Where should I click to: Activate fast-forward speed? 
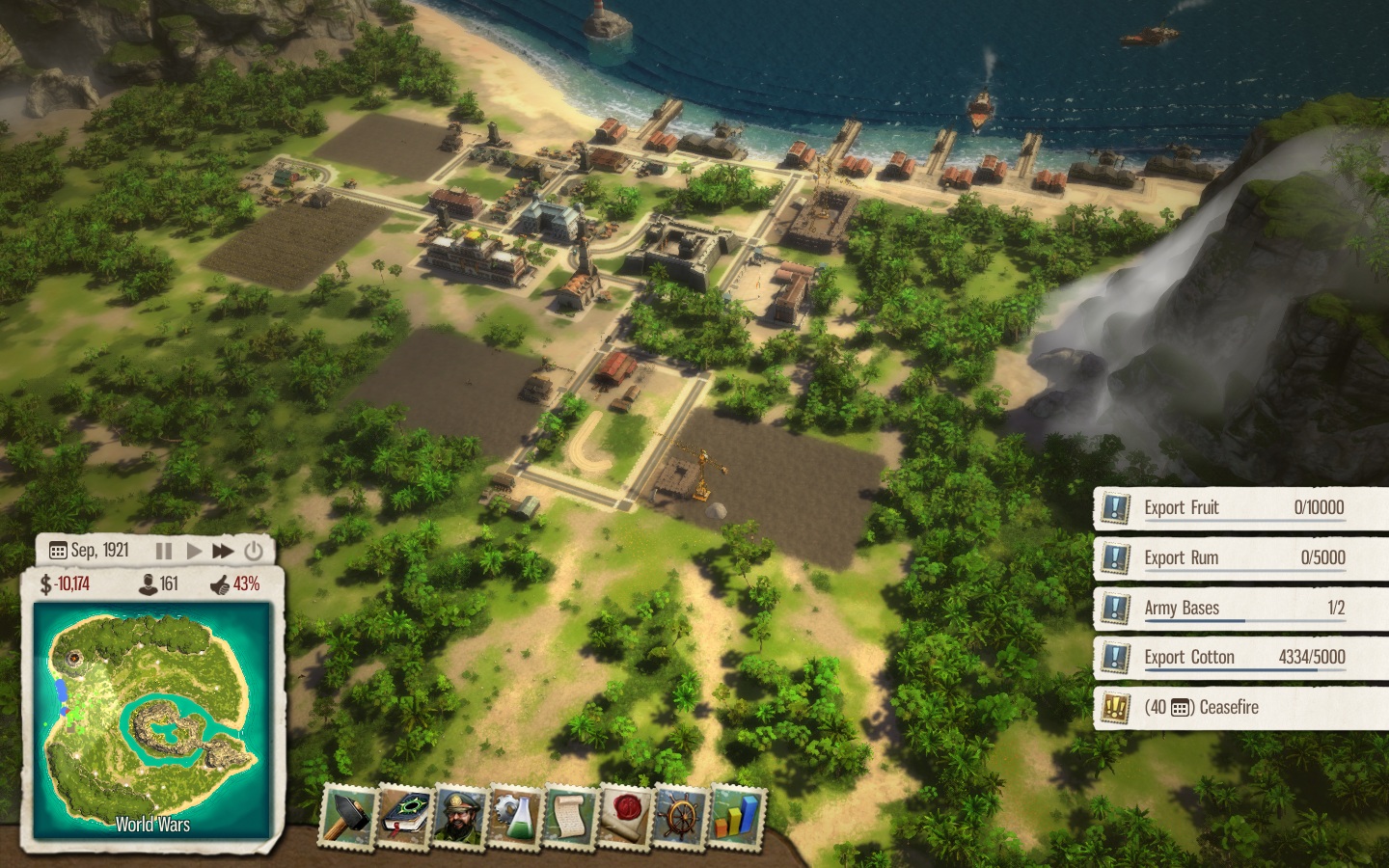(x=223, y=551)
